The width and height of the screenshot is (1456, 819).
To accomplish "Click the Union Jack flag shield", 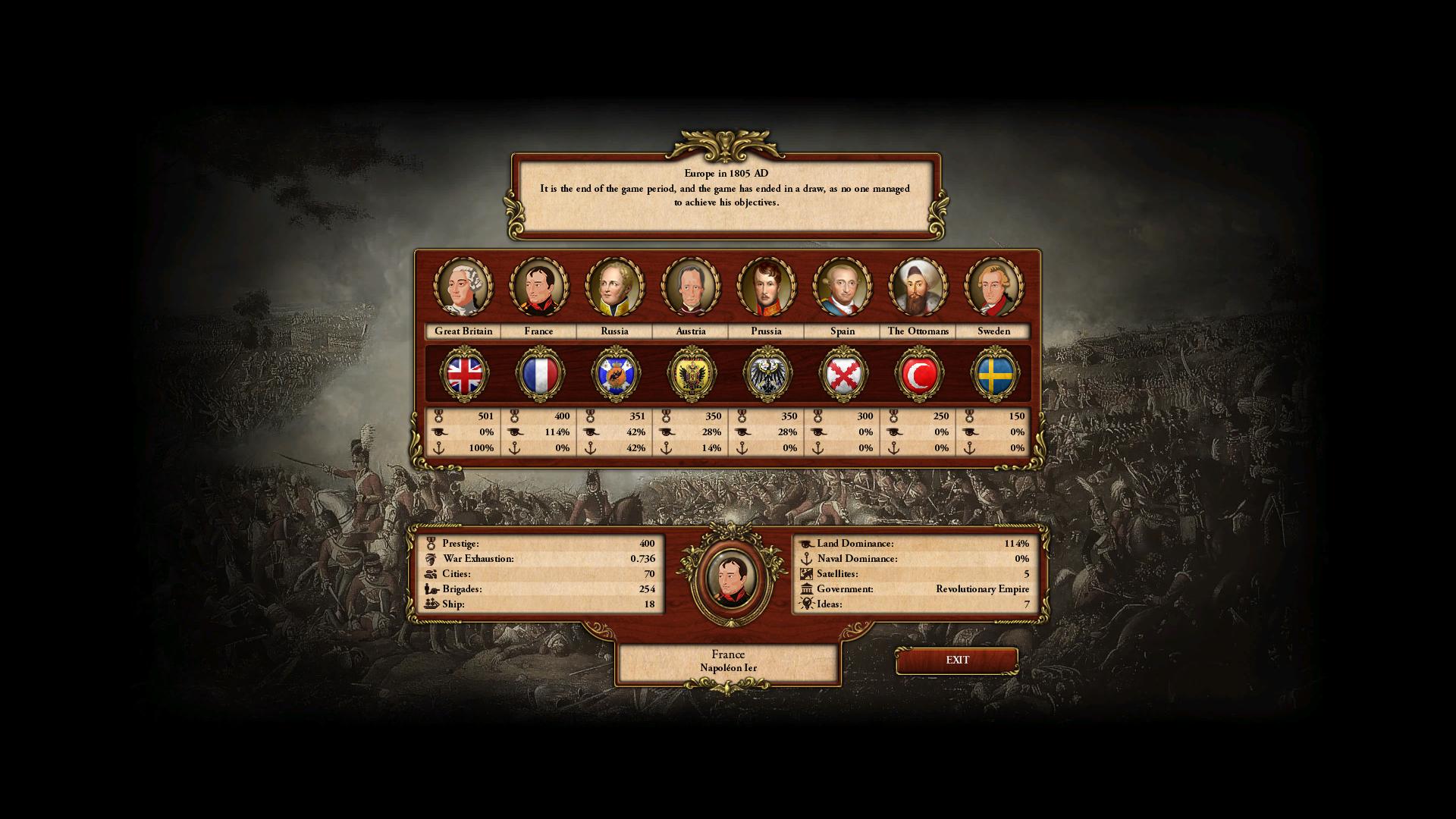I will pos(464,374).
